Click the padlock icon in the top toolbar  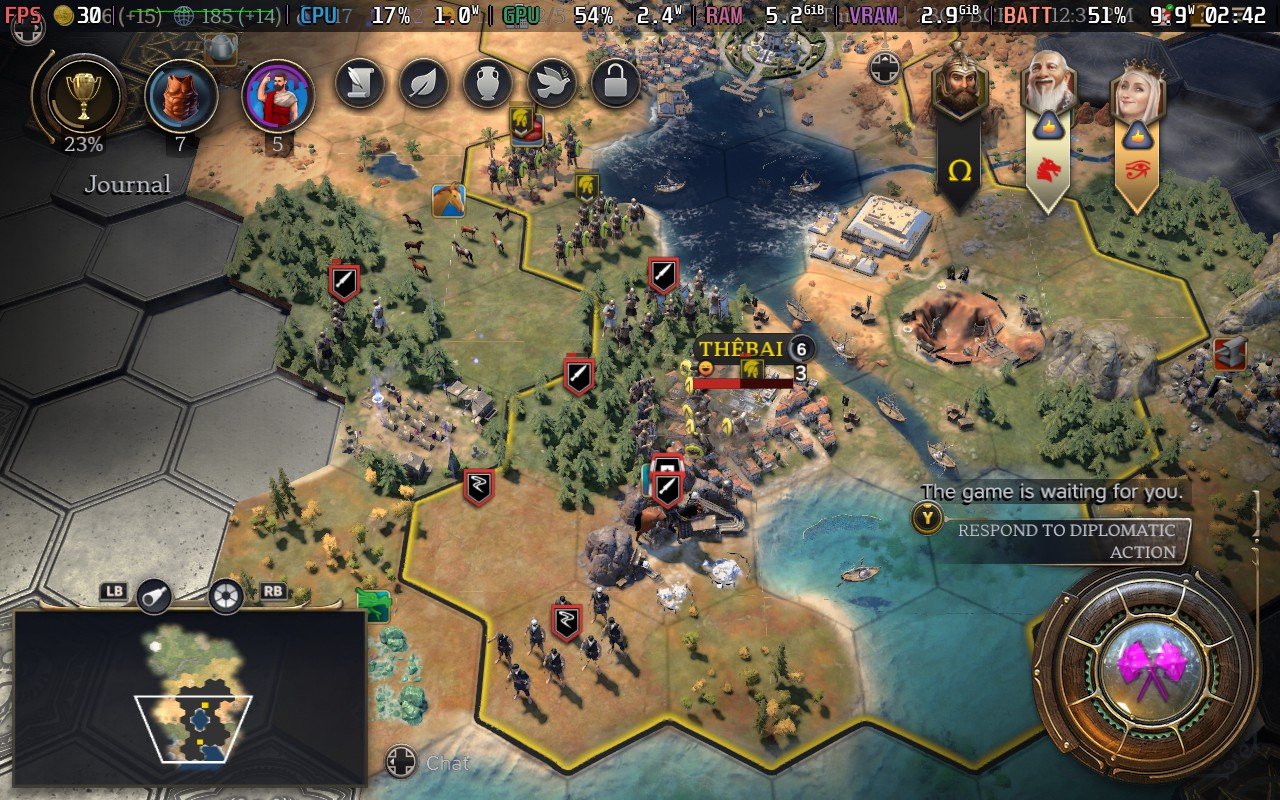click(x=617, y=83)
